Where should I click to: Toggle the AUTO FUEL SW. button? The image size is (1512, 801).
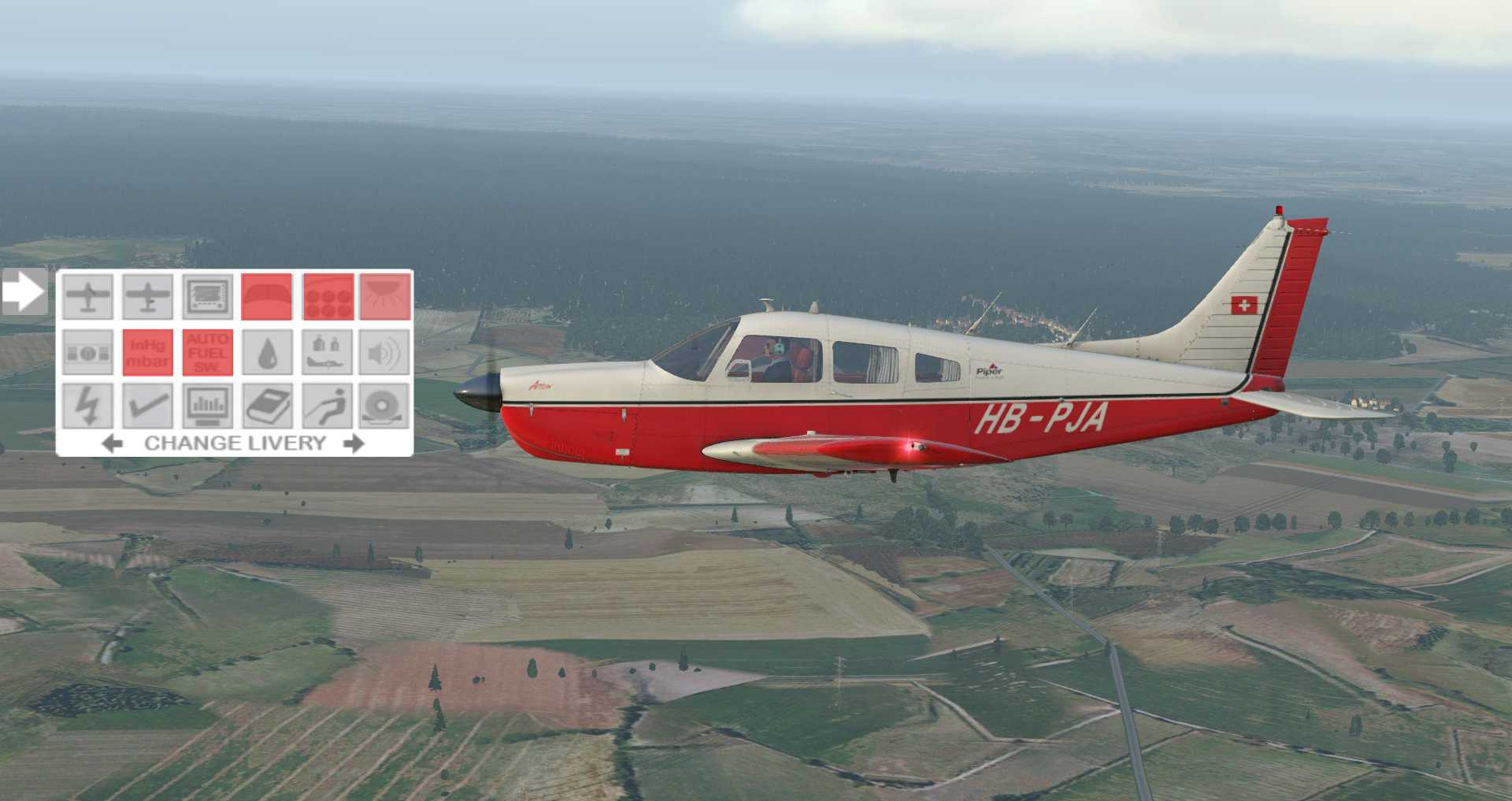click(x=208, y=352)
